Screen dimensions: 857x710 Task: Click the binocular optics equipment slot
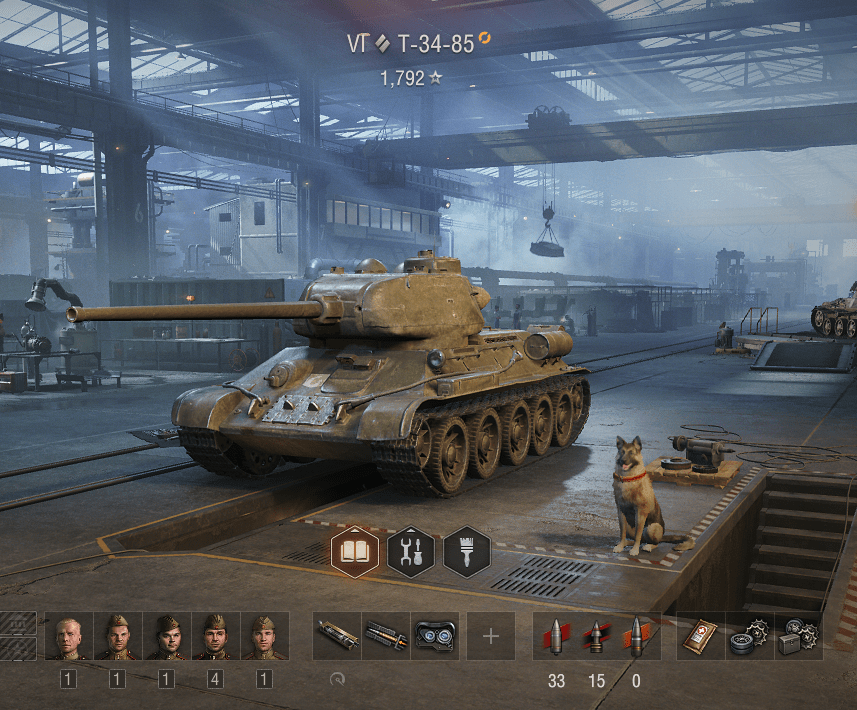pos(435,636)
